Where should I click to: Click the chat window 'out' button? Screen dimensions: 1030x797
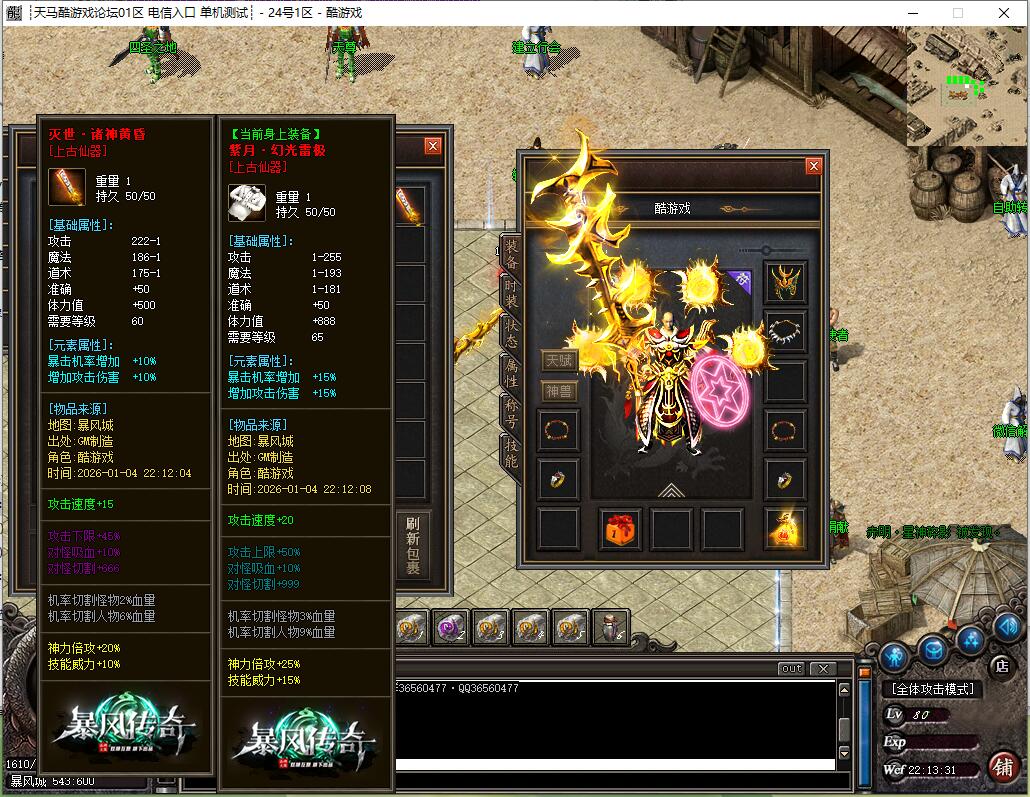click(791, 669)
